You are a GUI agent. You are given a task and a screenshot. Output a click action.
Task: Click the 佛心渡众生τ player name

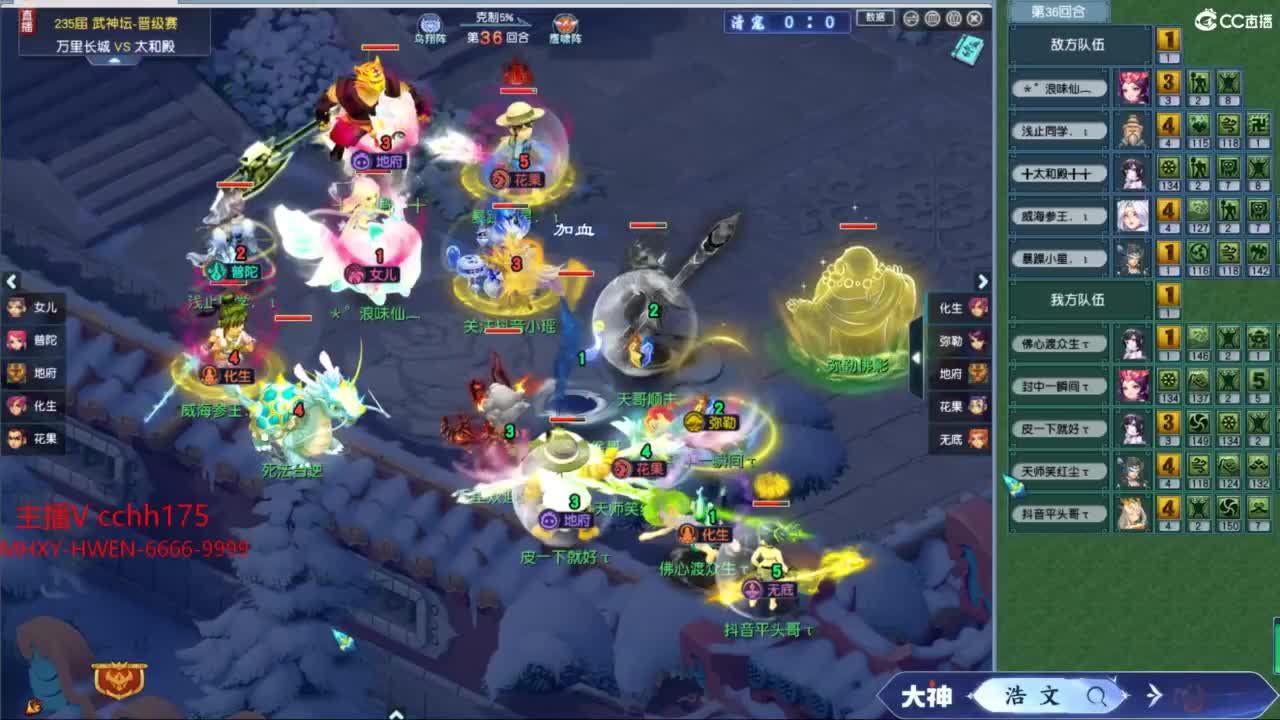pos(1060,343)
